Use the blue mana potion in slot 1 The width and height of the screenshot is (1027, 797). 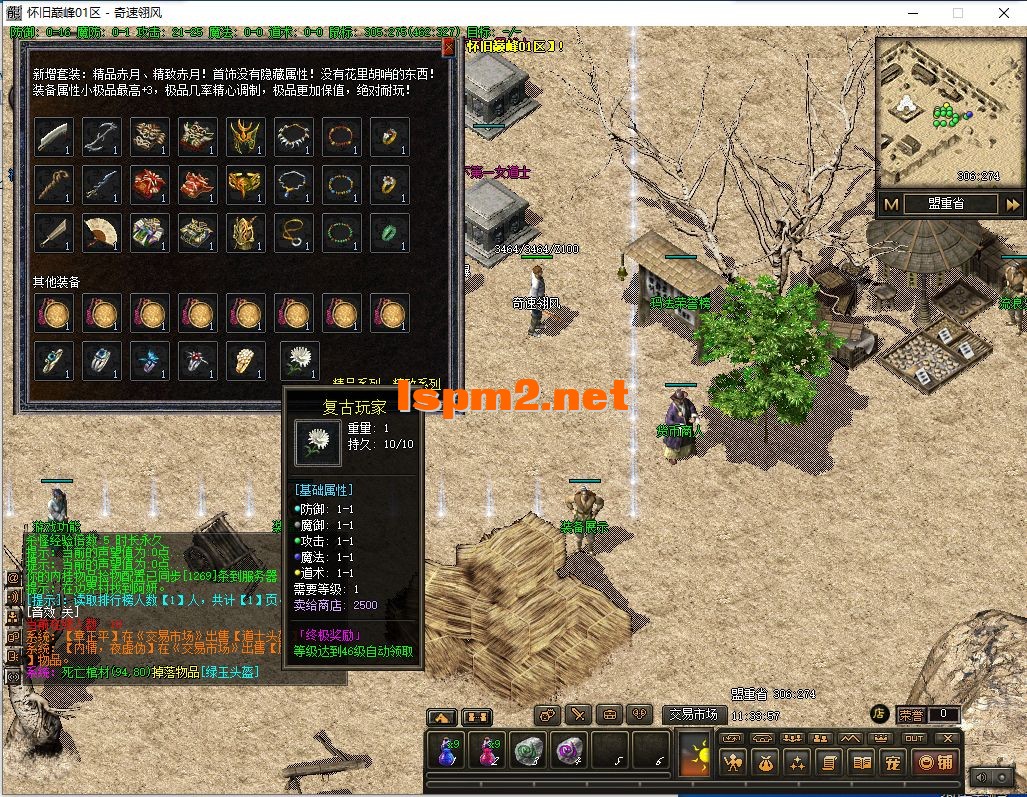(x=445, y=750)
